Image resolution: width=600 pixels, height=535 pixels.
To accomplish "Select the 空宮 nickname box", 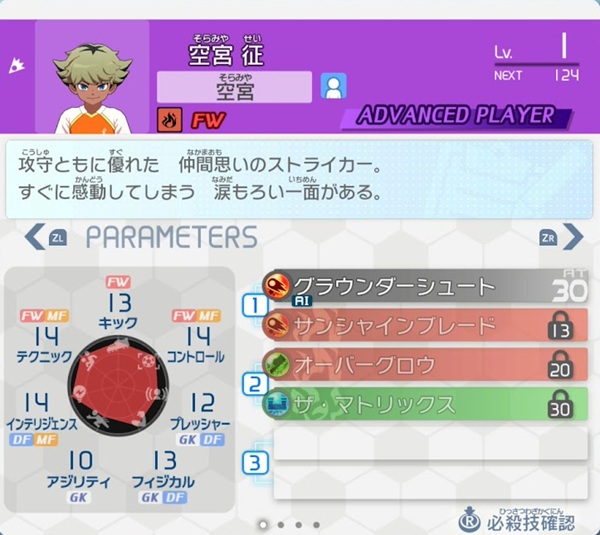I will pyautogui.click(x=235, y=87).
